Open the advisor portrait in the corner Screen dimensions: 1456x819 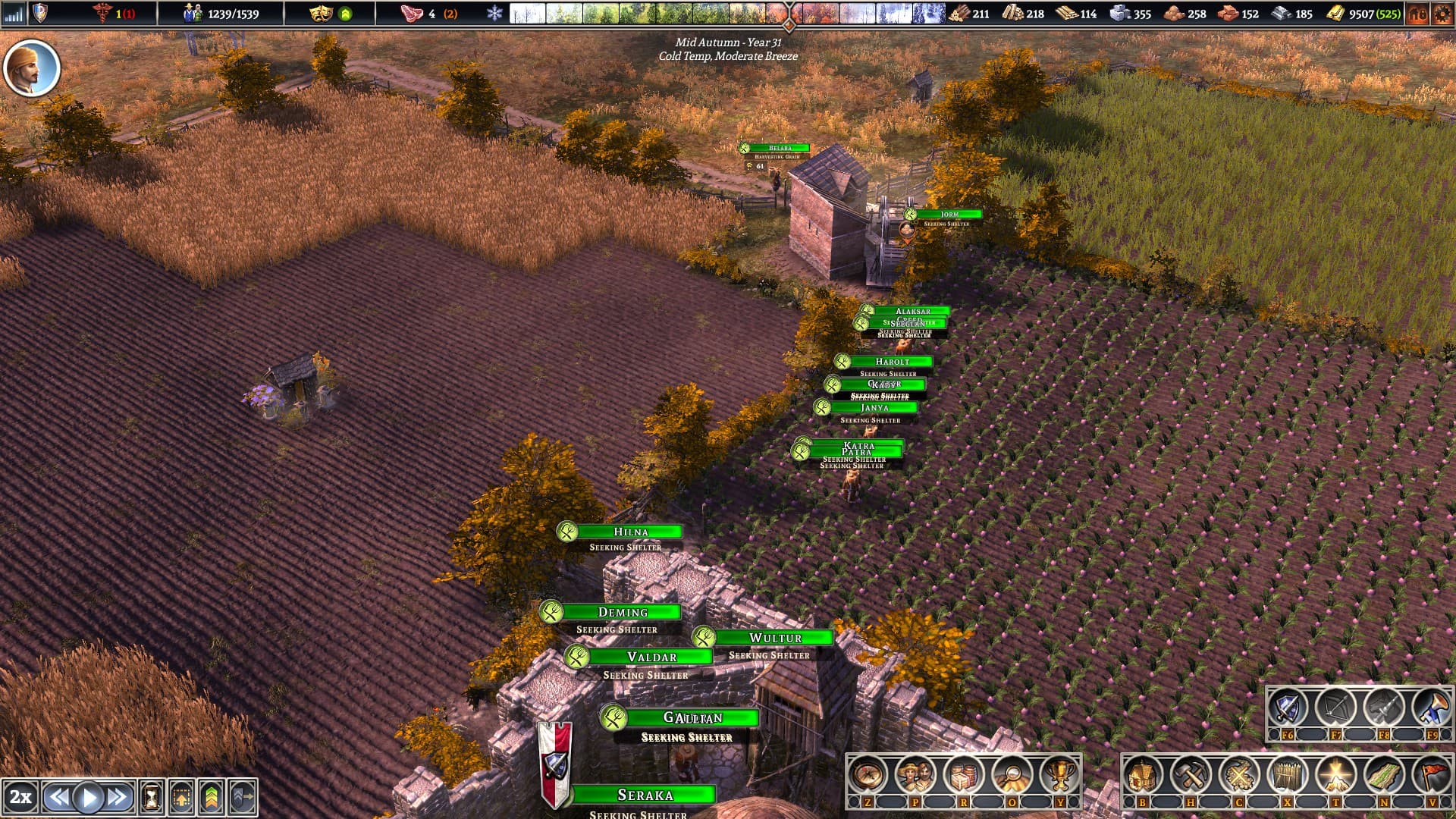(32, 68)
